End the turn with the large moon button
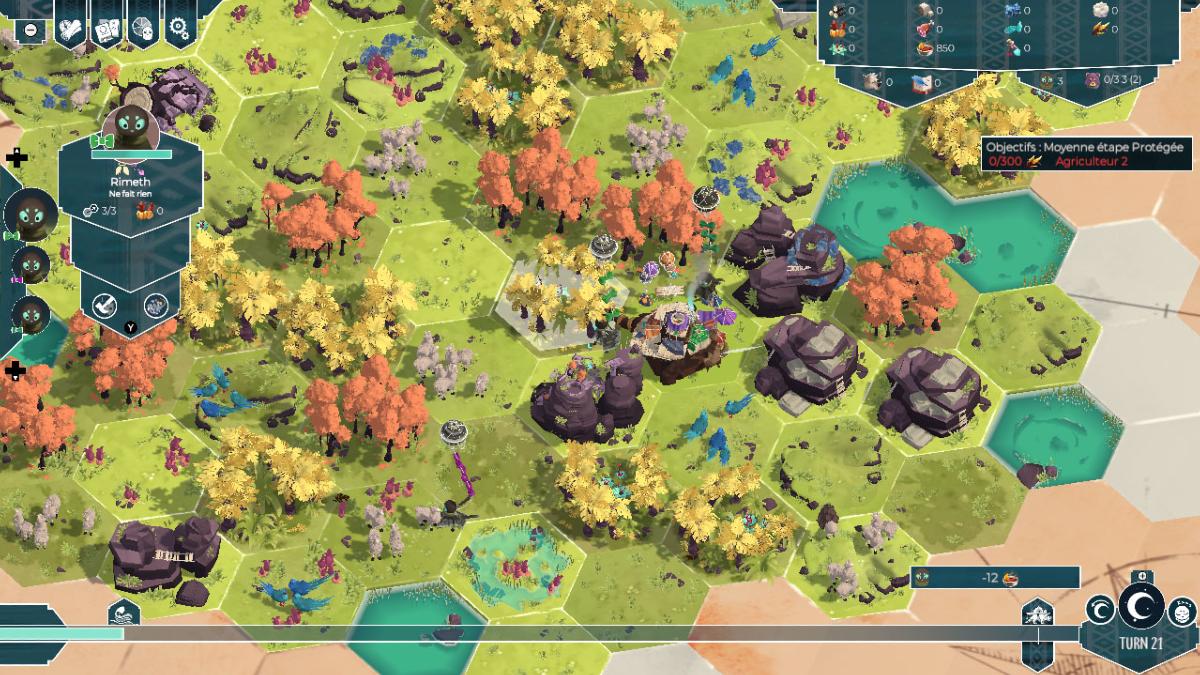 pyautogui.click(x=1140, y=605)
